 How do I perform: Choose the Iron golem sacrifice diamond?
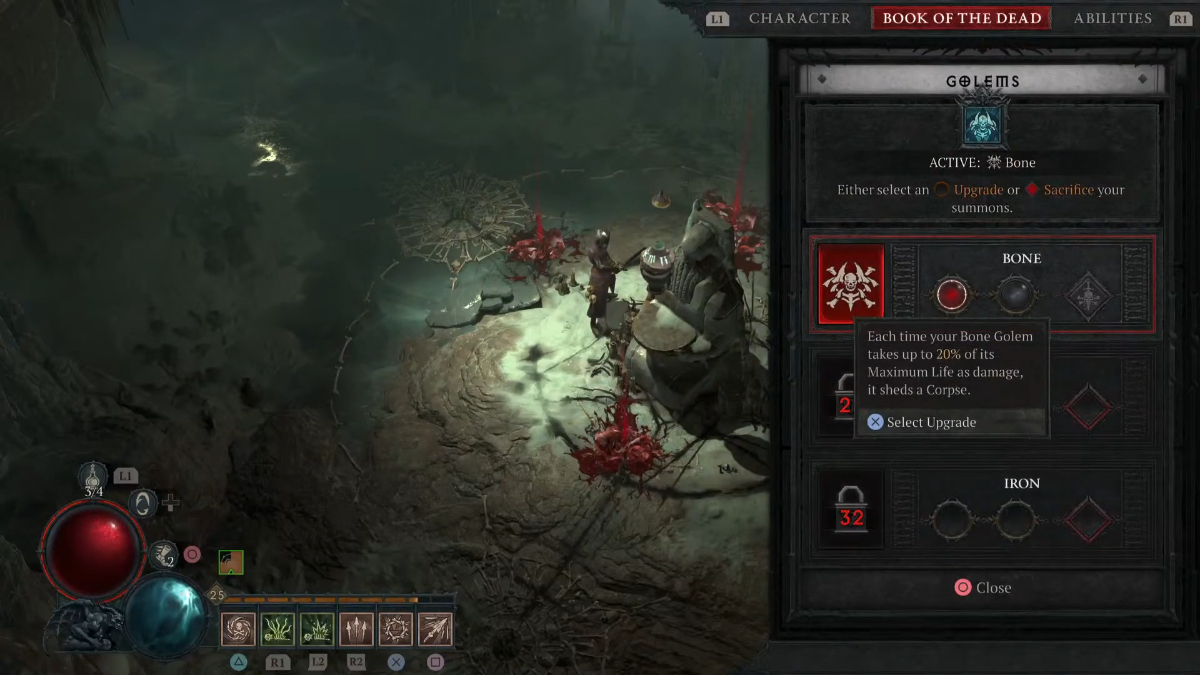(x=1088, y=519)
